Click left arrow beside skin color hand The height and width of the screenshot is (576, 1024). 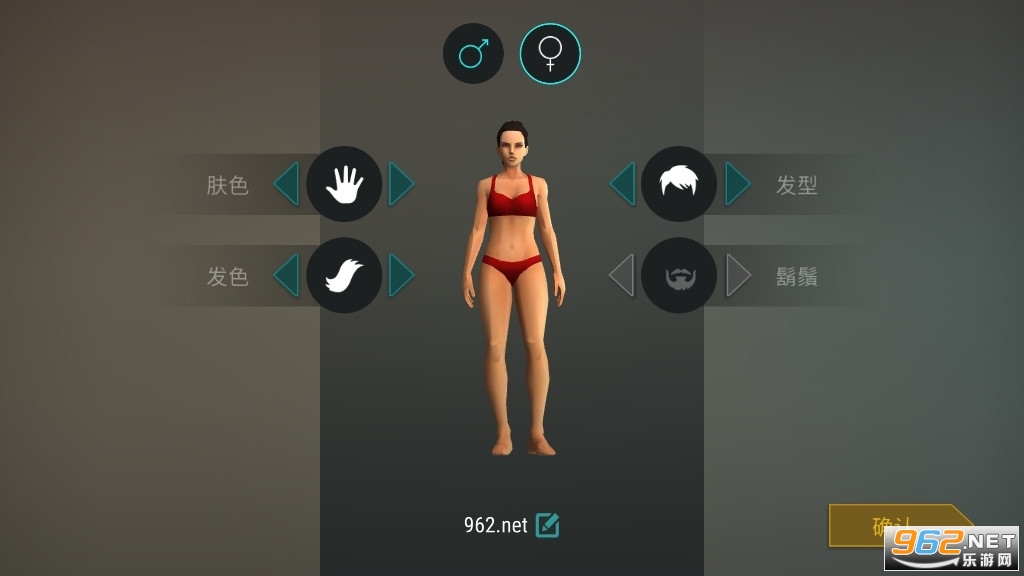pos(286,184)
